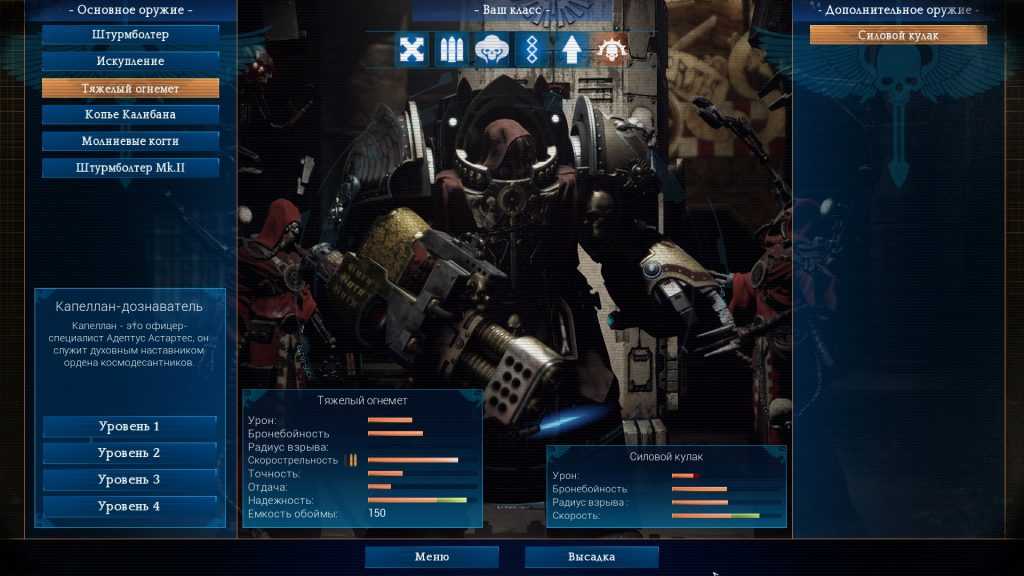Start the mission with Высадка

point(591,557)
